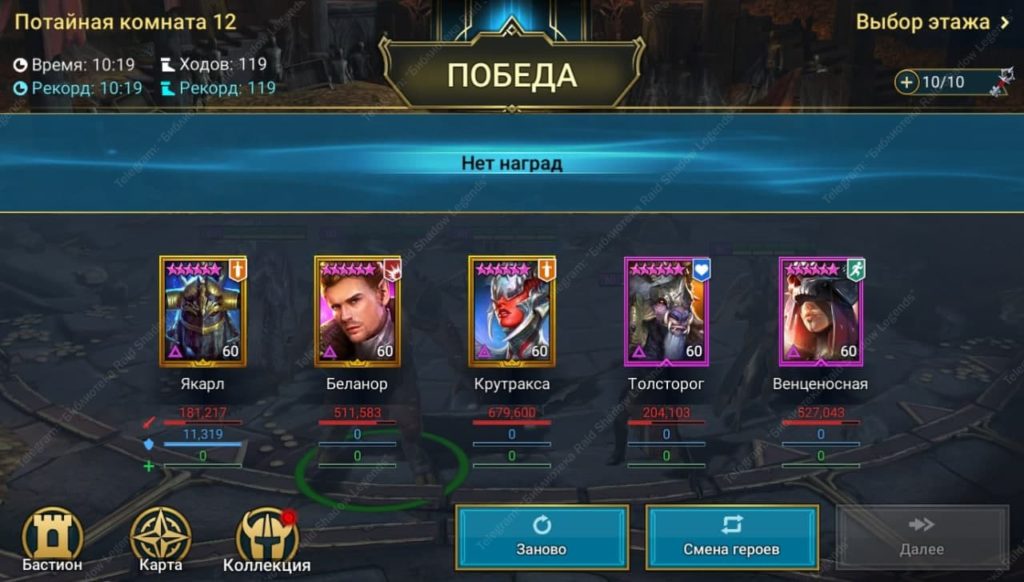This screenshot has width=1024, height=582.
Task: View the Толсторог hero portrait
Action: (666, 312)
